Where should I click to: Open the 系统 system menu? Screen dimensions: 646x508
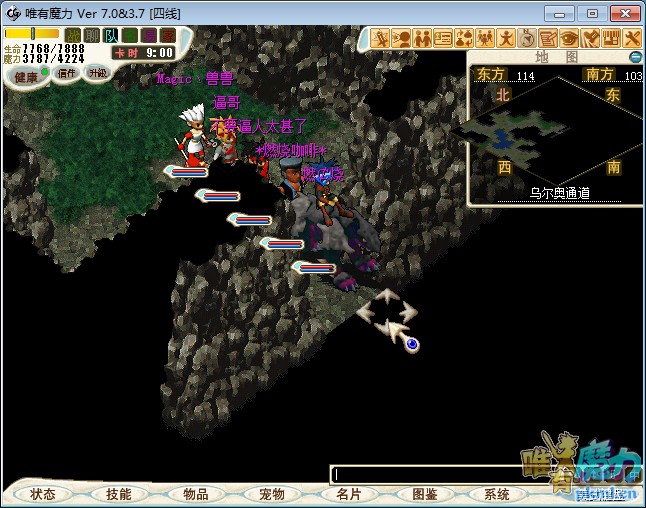(496, 494)
